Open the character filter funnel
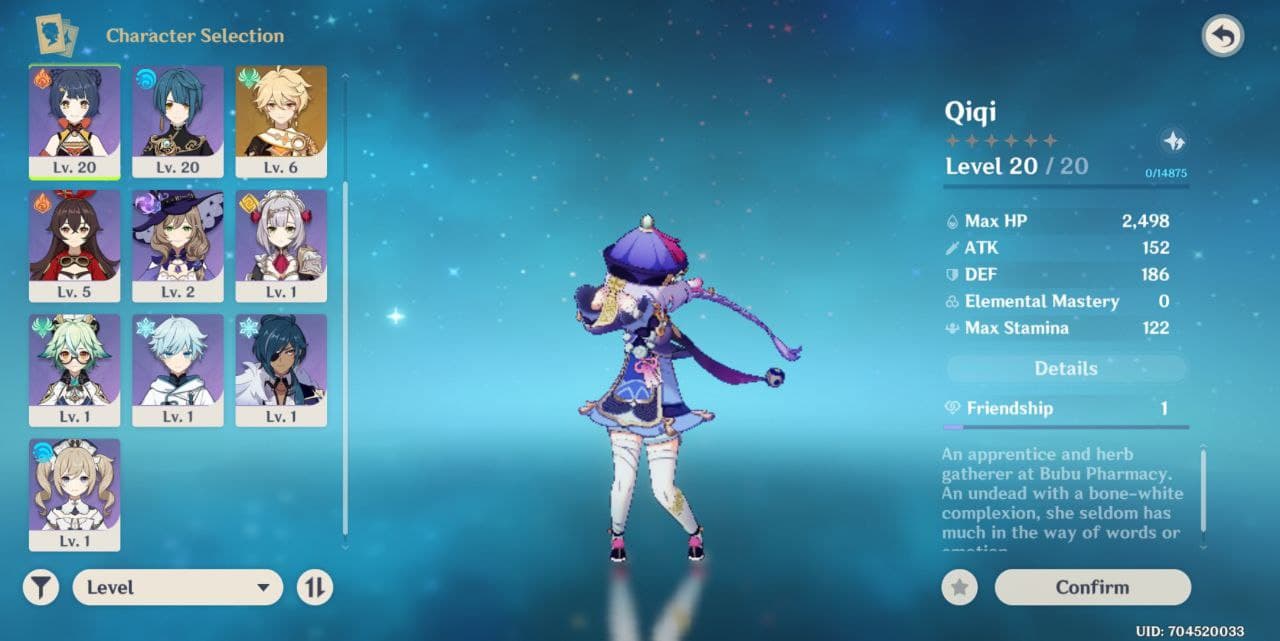Viewport: 1280px width, 641px height. (x=41, y=587)
